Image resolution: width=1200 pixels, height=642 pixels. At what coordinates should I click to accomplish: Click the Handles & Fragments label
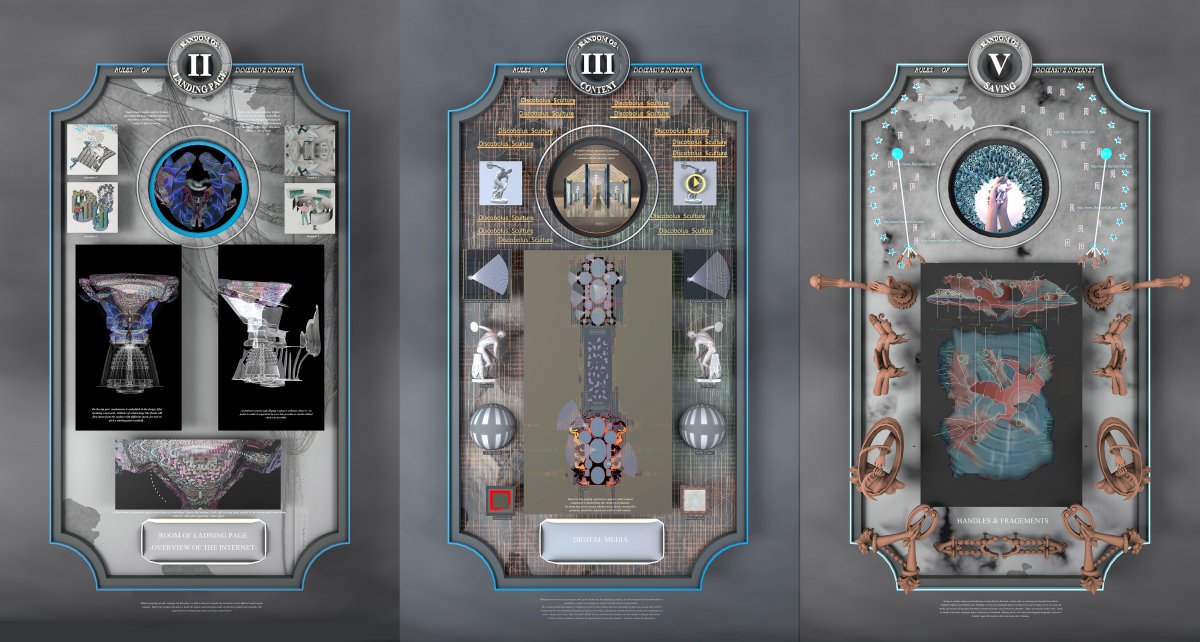click(1001, 521)
